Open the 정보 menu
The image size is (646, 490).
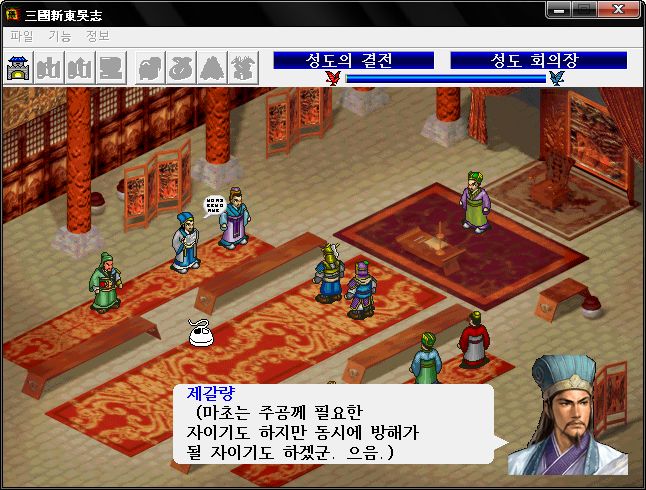pyautogui.click(x=98, y=36)
